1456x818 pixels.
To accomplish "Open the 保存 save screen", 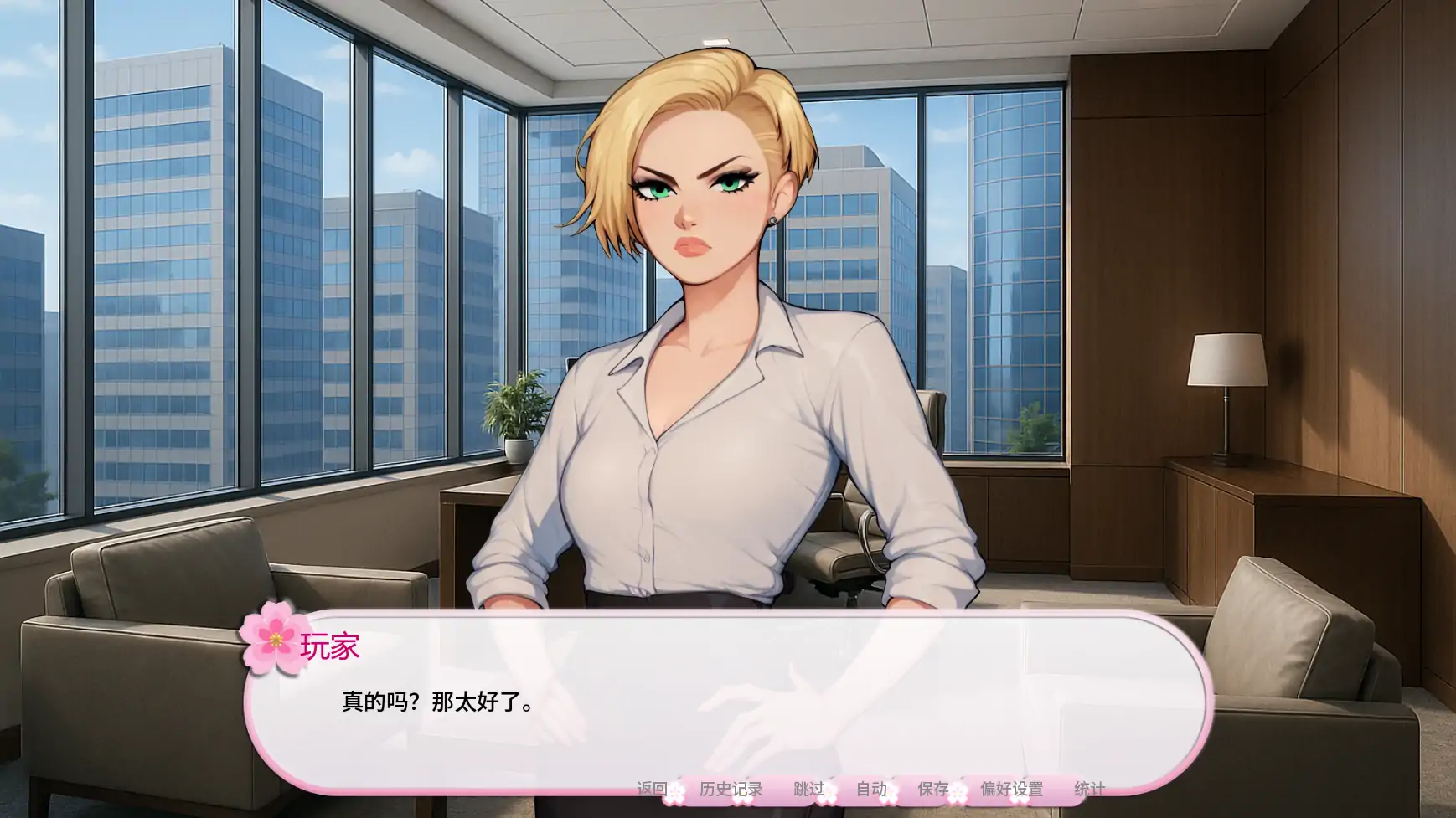I will pos(932,789).
